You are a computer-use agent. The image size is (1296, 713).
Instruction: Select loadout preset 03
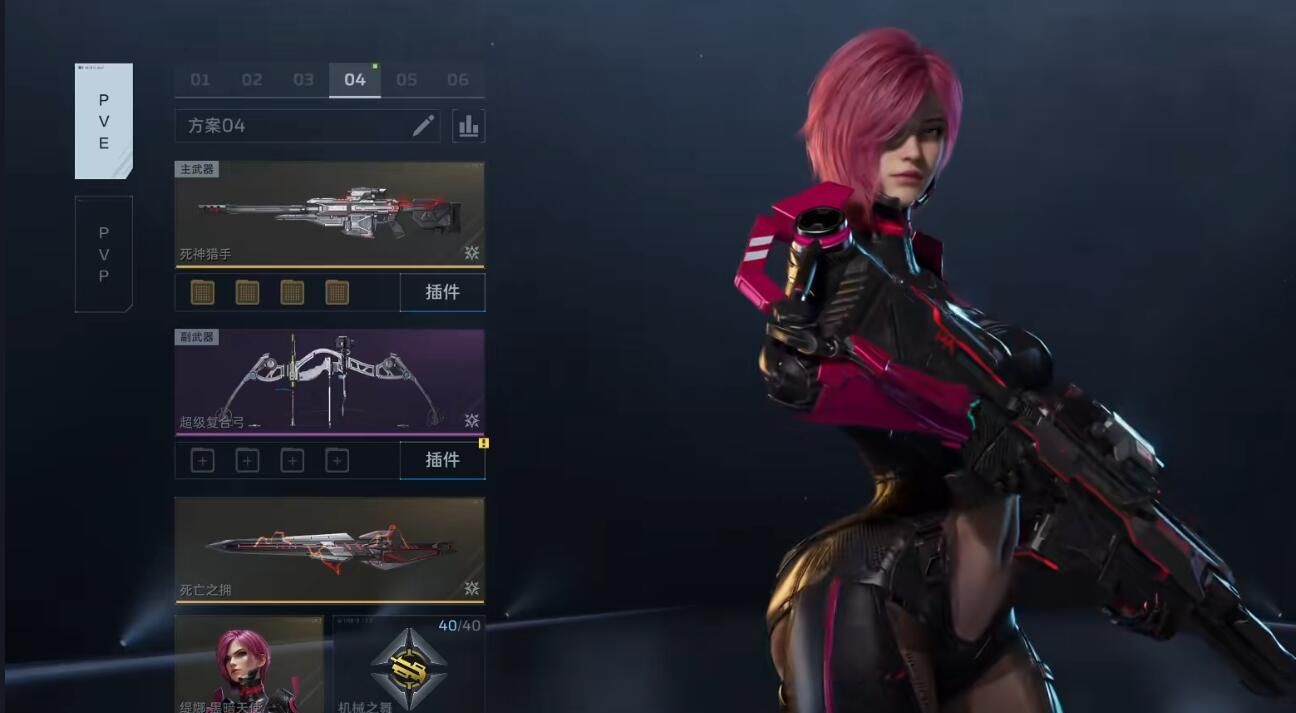click(x=303, y=80)
